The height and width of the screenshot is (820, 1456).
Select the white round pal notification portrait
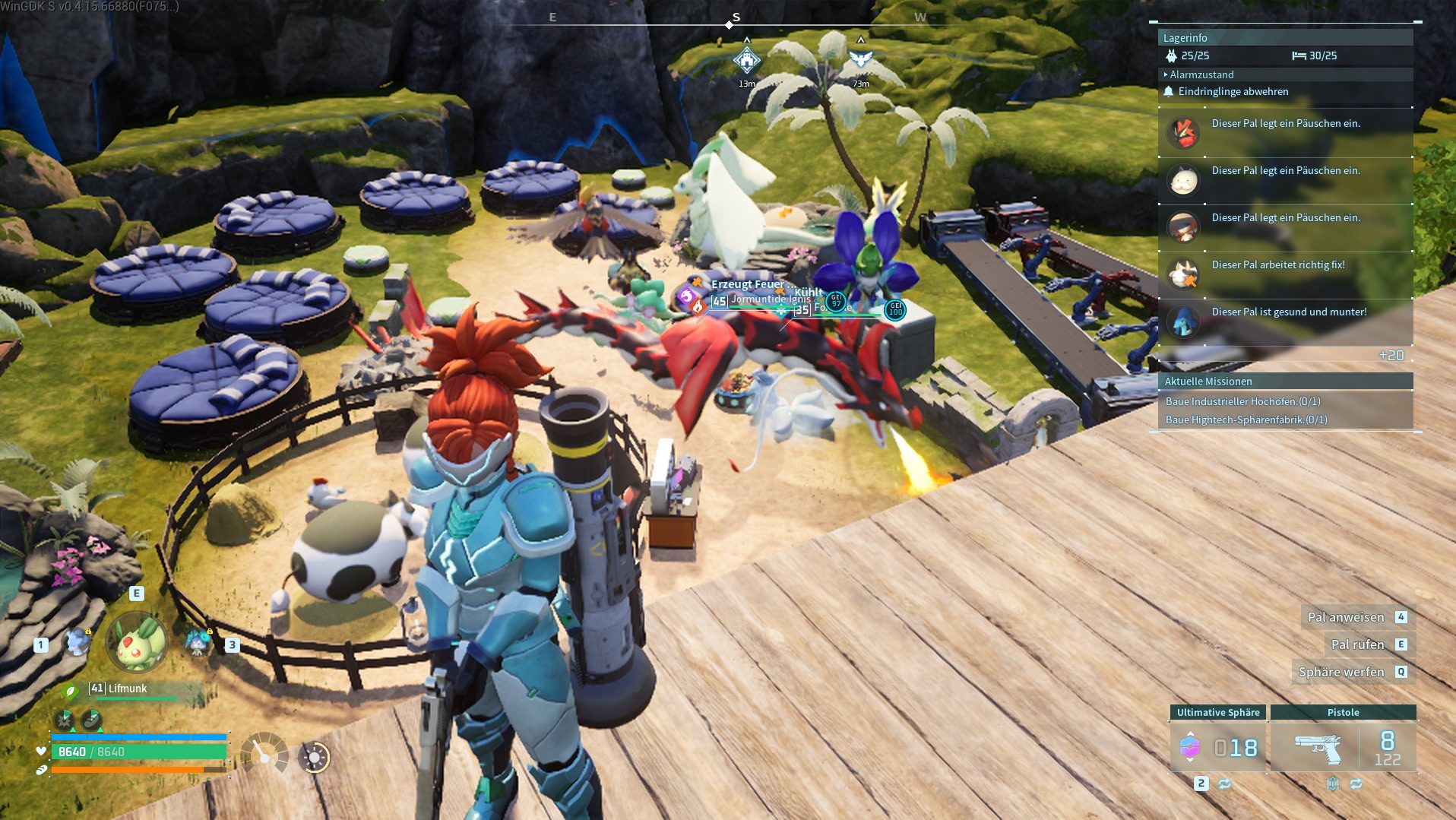(1183, 180)
